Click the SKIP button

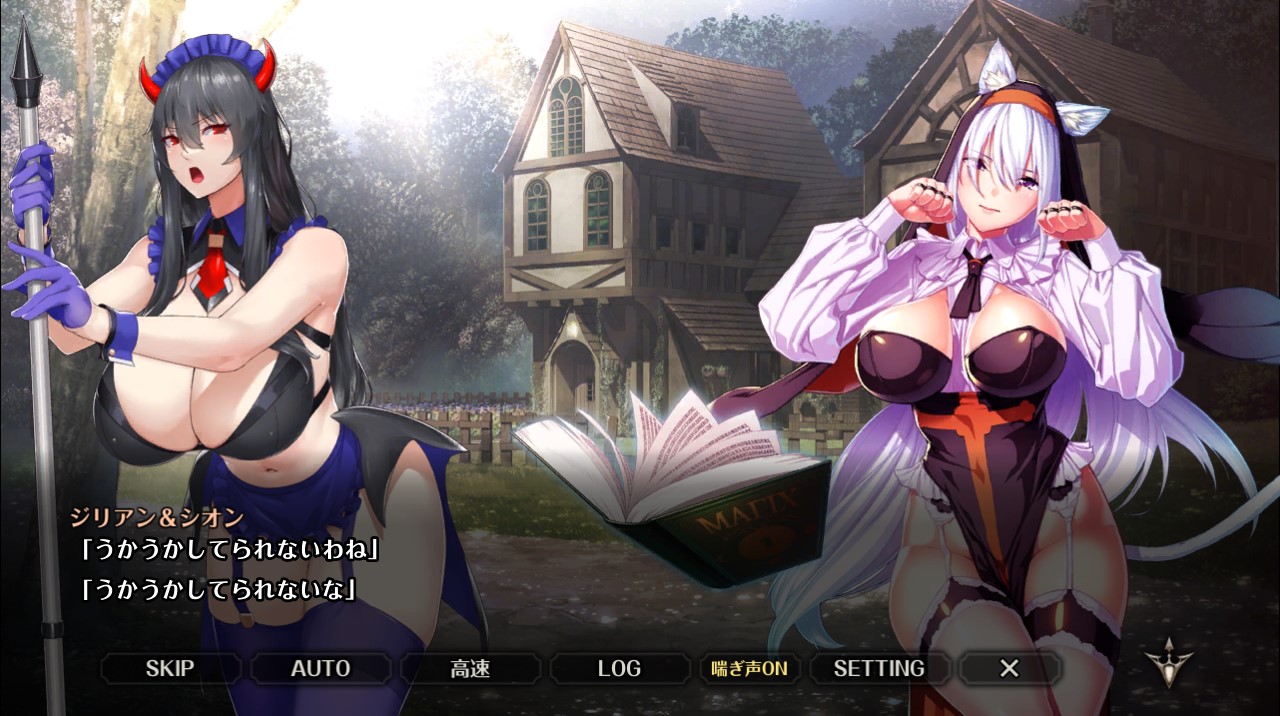coord(170,668)
